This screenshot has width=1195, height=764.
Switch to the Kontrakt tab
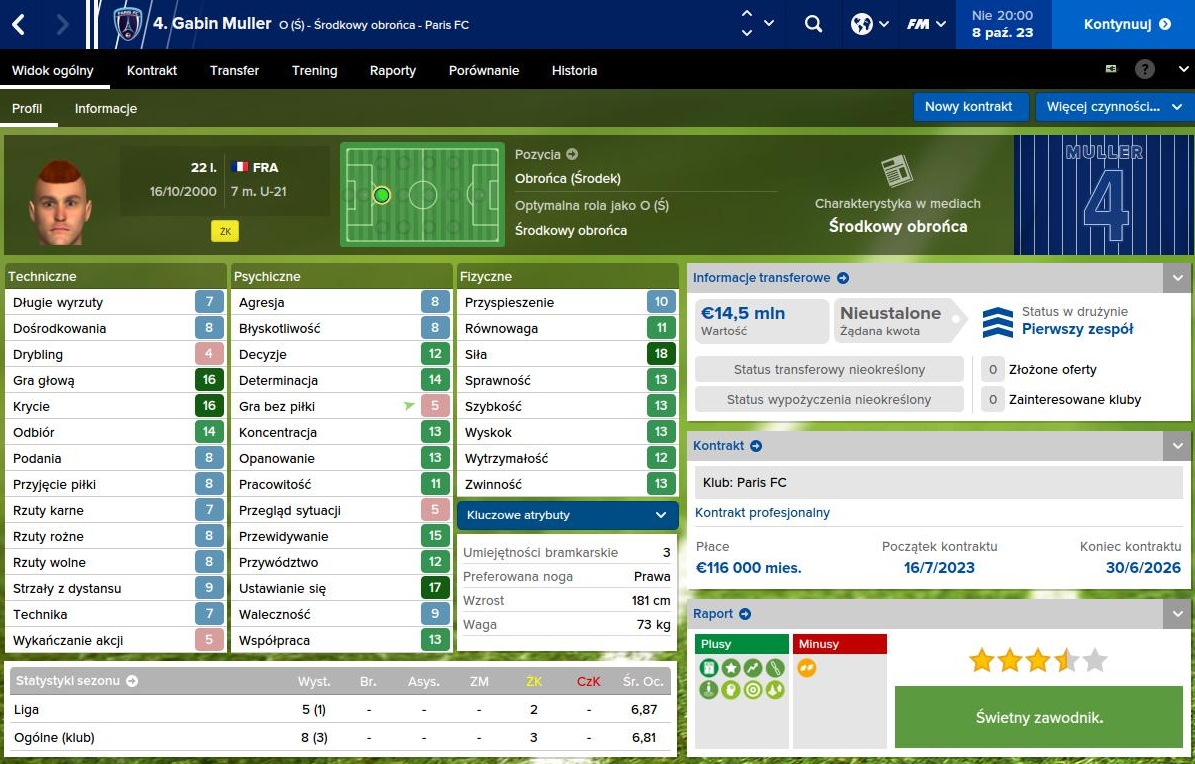152,71
